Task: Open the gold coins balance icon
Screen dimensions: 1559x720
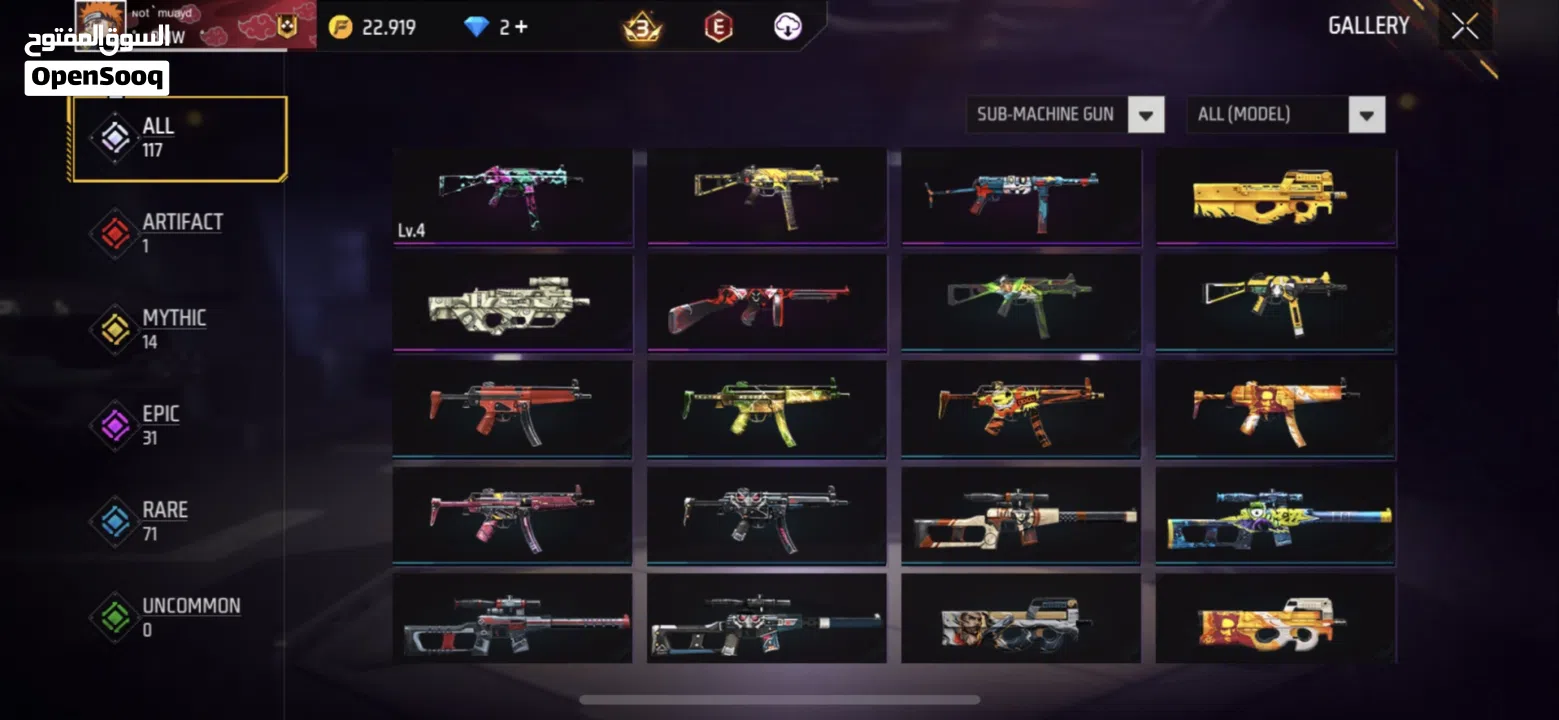Action: 339,26
